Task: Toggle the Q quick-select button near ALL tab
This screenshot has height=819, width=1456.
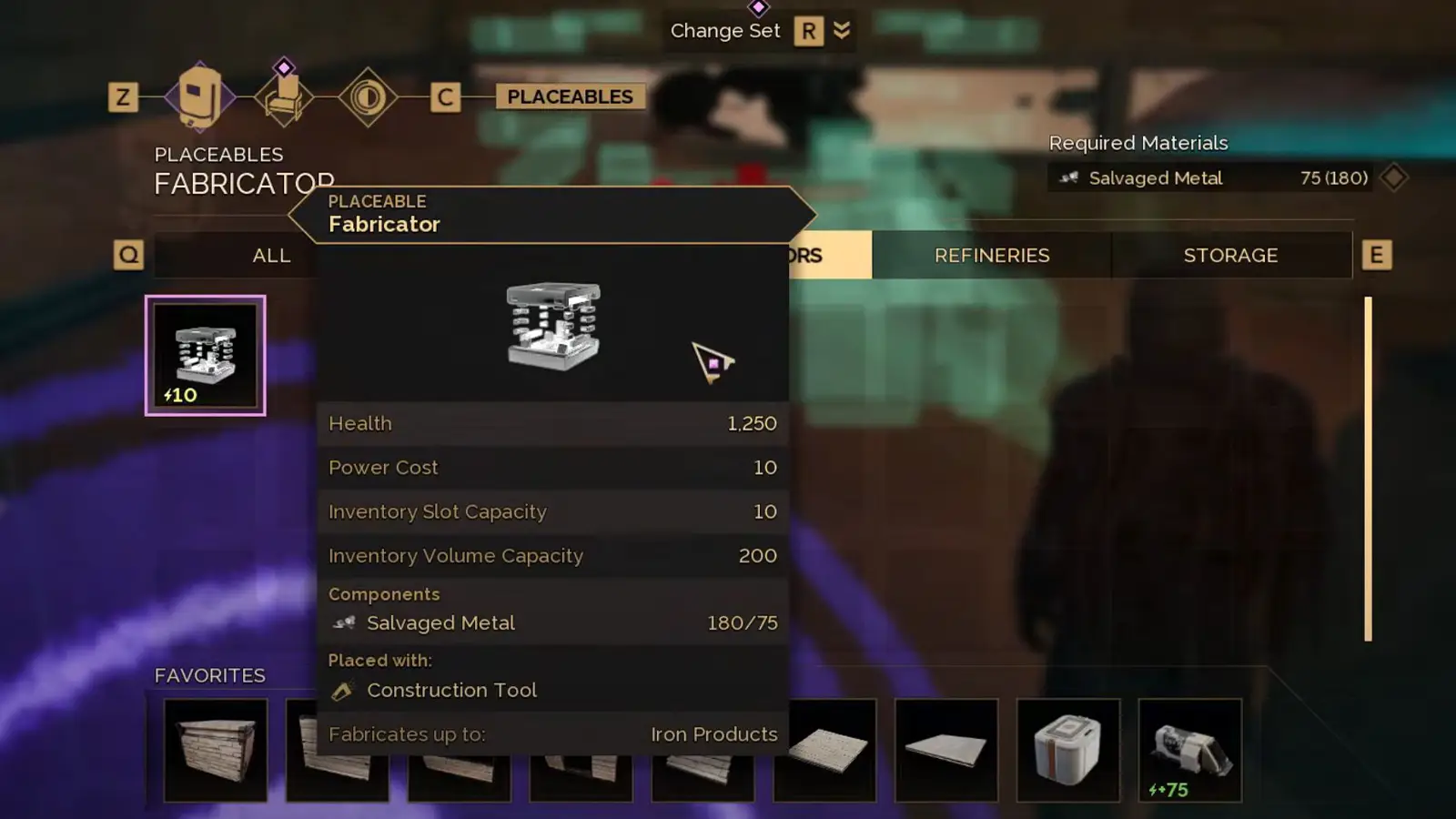Action: tap(128, 255)
